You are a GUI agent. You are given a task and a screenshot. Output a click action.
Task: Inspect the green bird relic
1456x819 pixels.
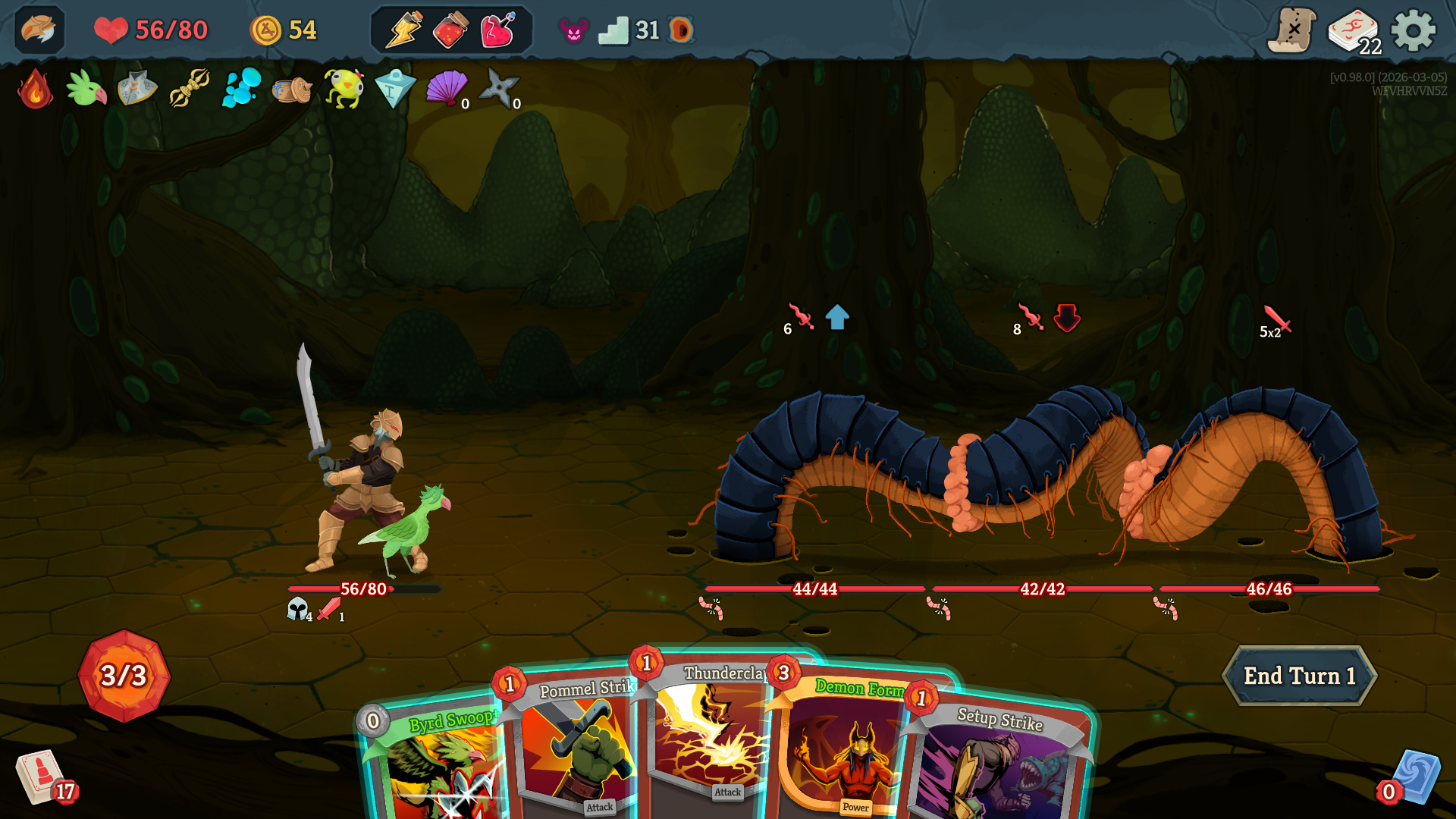click(x=86, y=89)
